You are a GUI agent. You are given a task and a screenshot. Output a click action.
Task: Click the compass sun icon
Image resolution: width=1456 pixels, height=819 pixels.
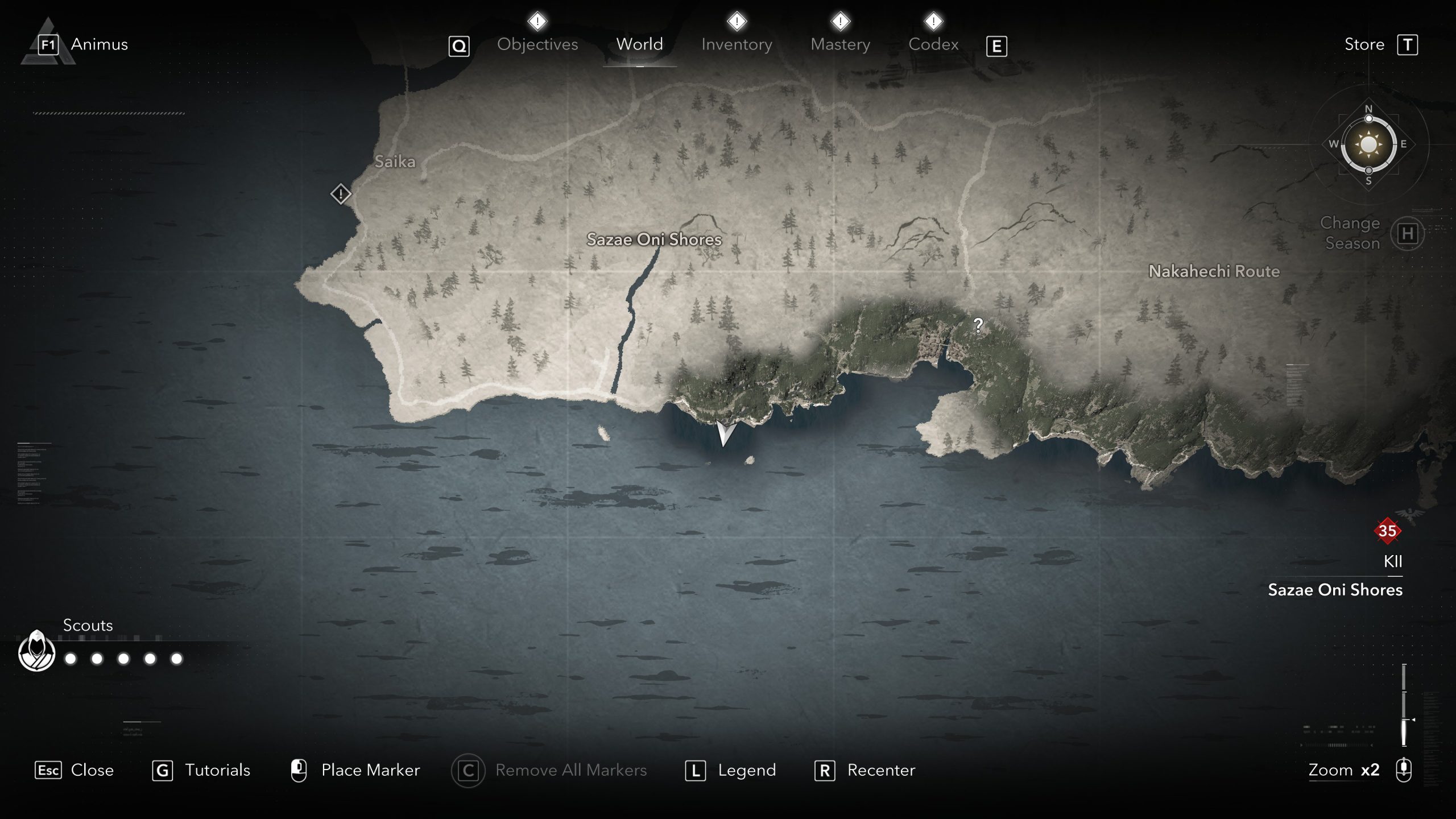pyautogui.click(x=1368, y=144)
